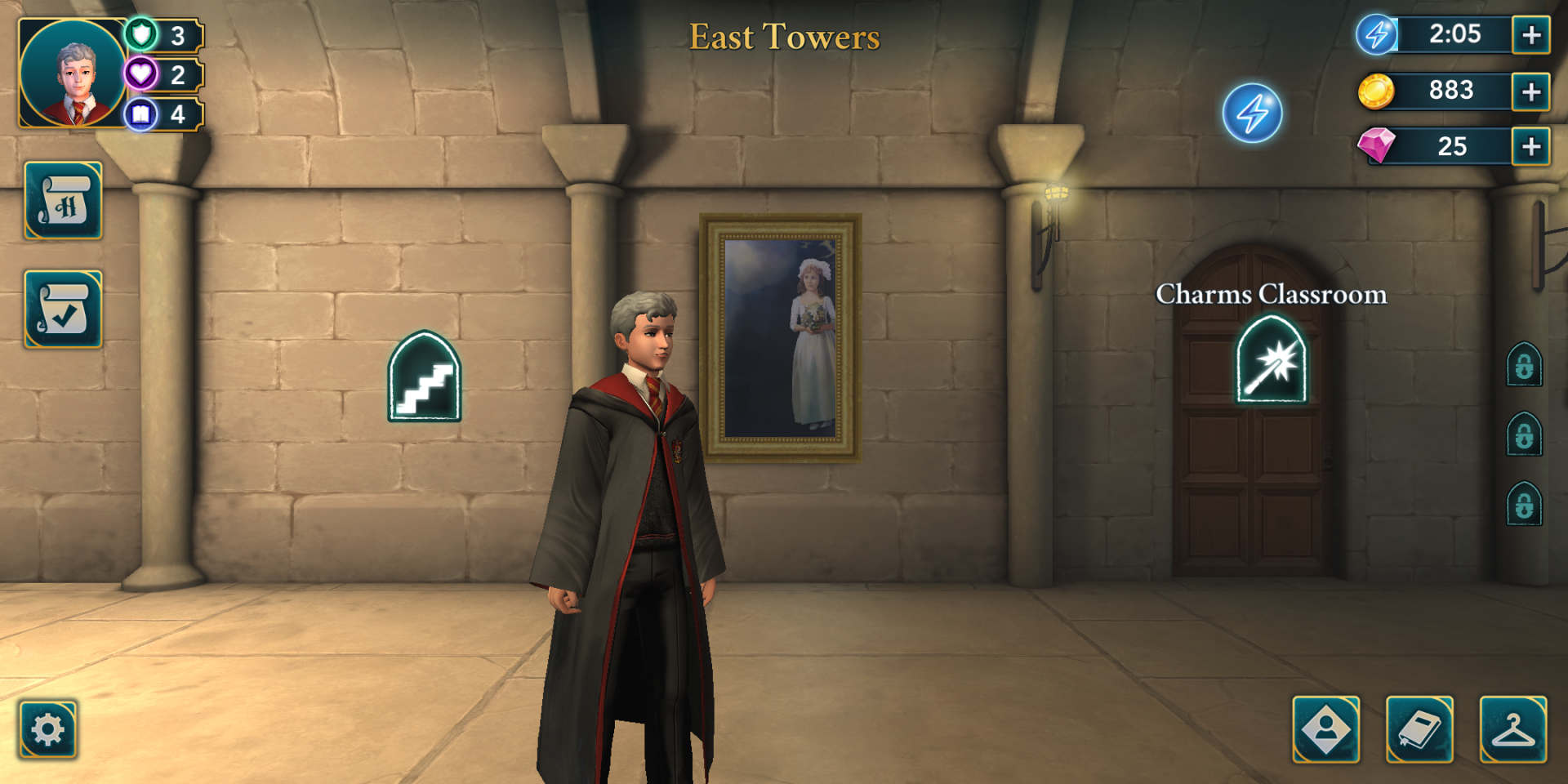Open the checkmark scroll task list
The height and width of the screenshot is (784, 1568).
(x=64, y=310)
